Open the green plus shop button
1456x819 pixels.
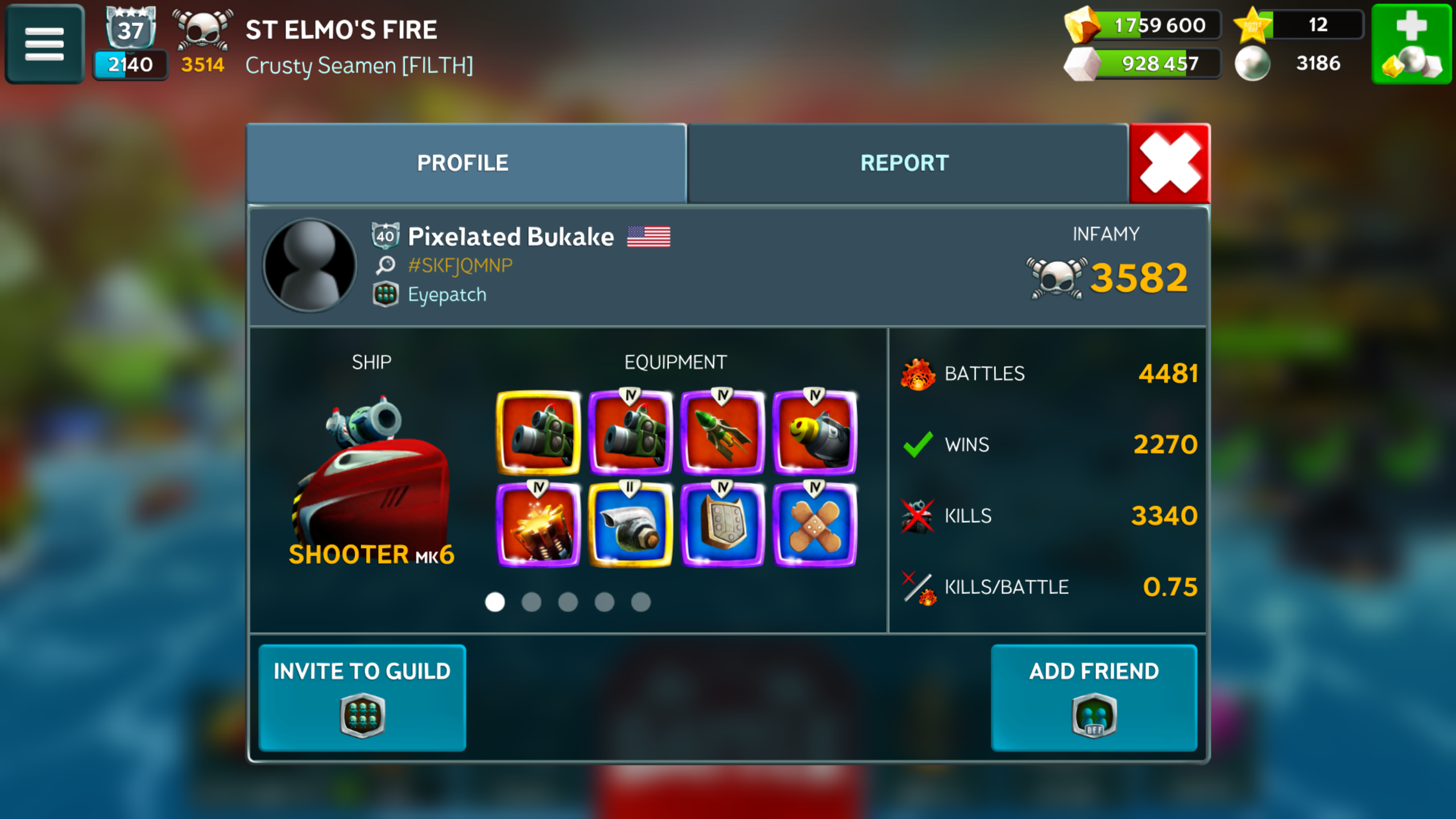1412,44
